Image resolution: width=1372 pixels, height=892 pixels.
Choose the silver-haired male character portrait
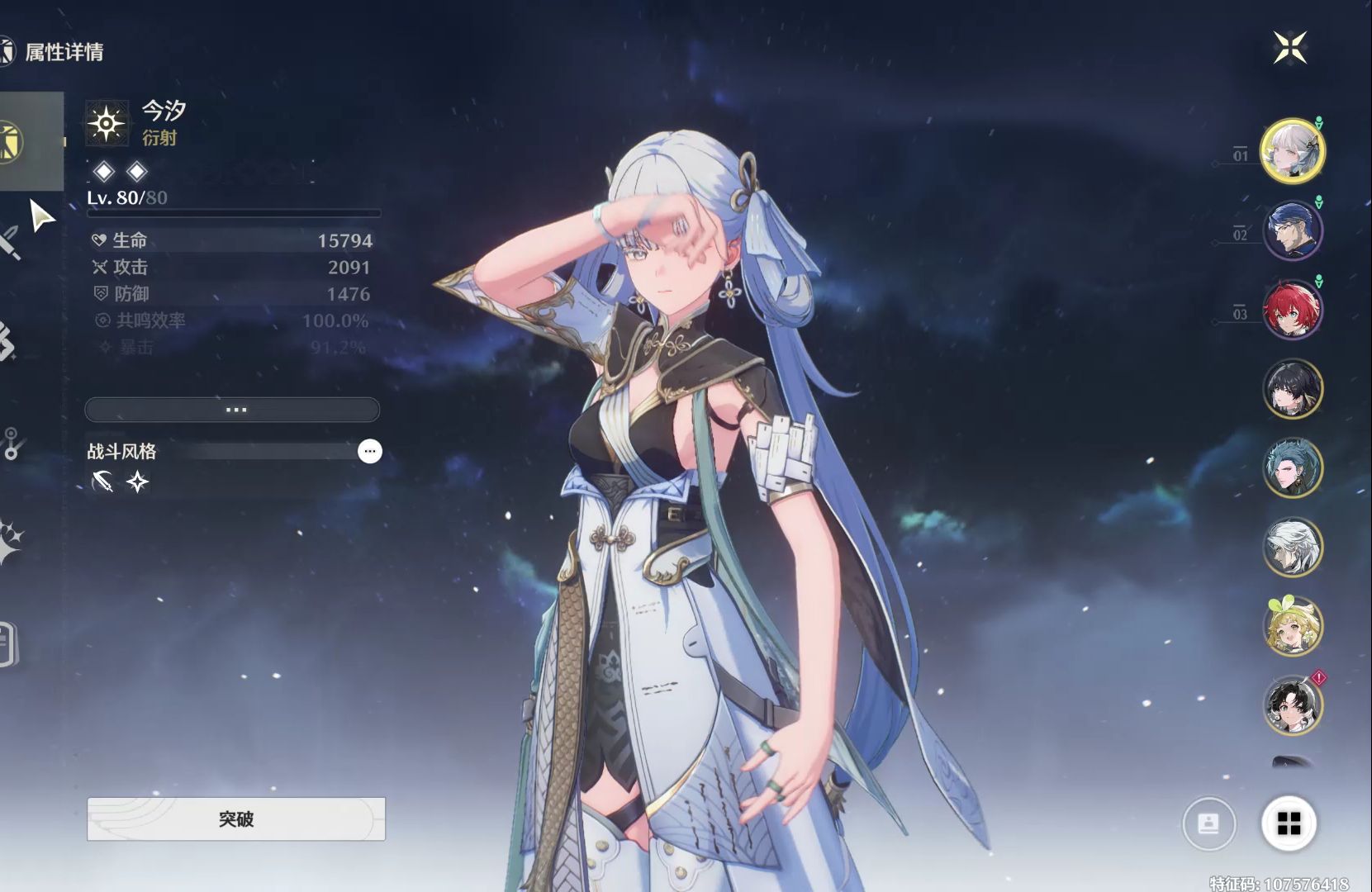pos(1292,547)
